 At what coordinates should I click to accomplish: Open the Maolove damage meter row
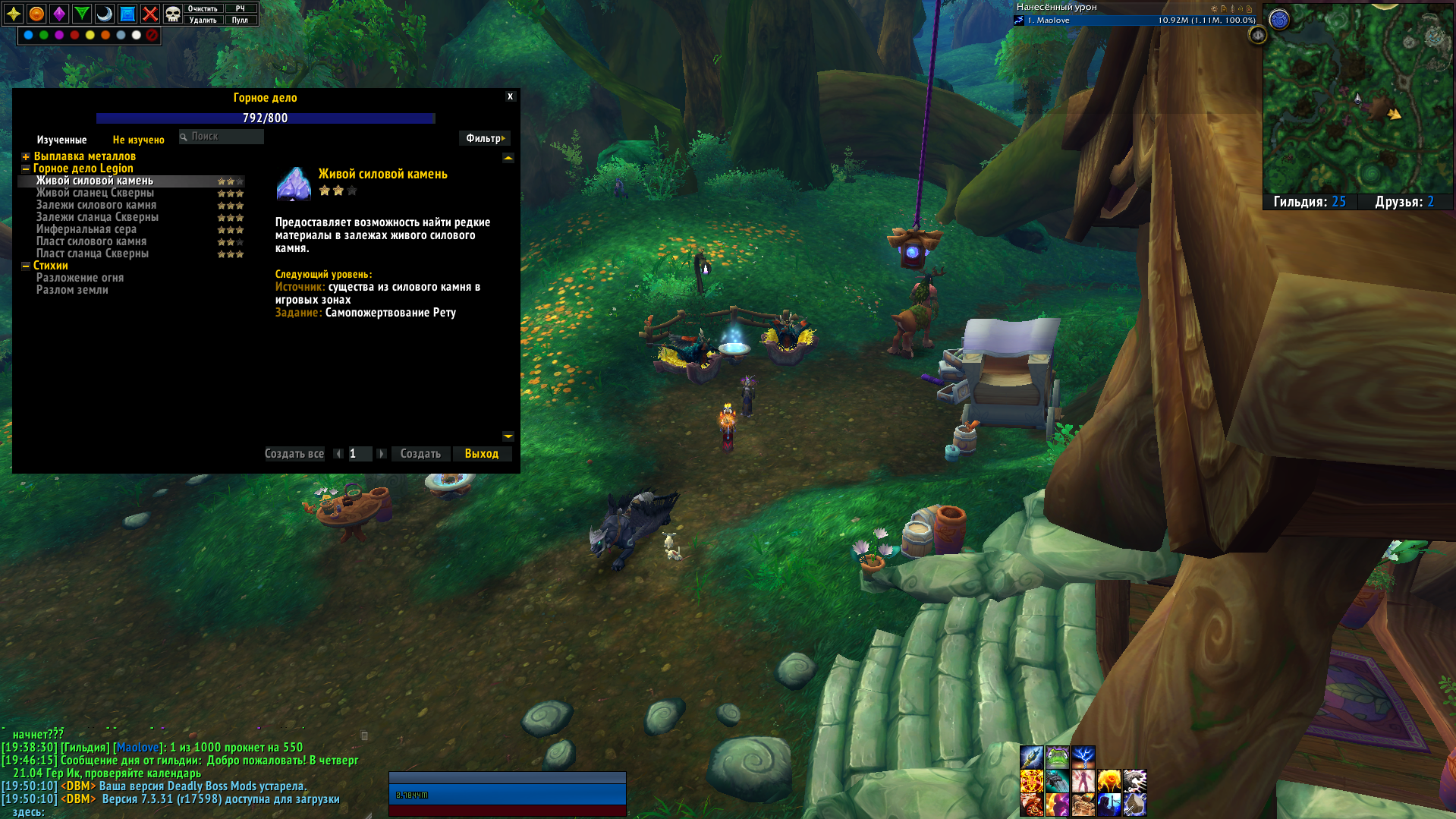tap(1135, 20)
